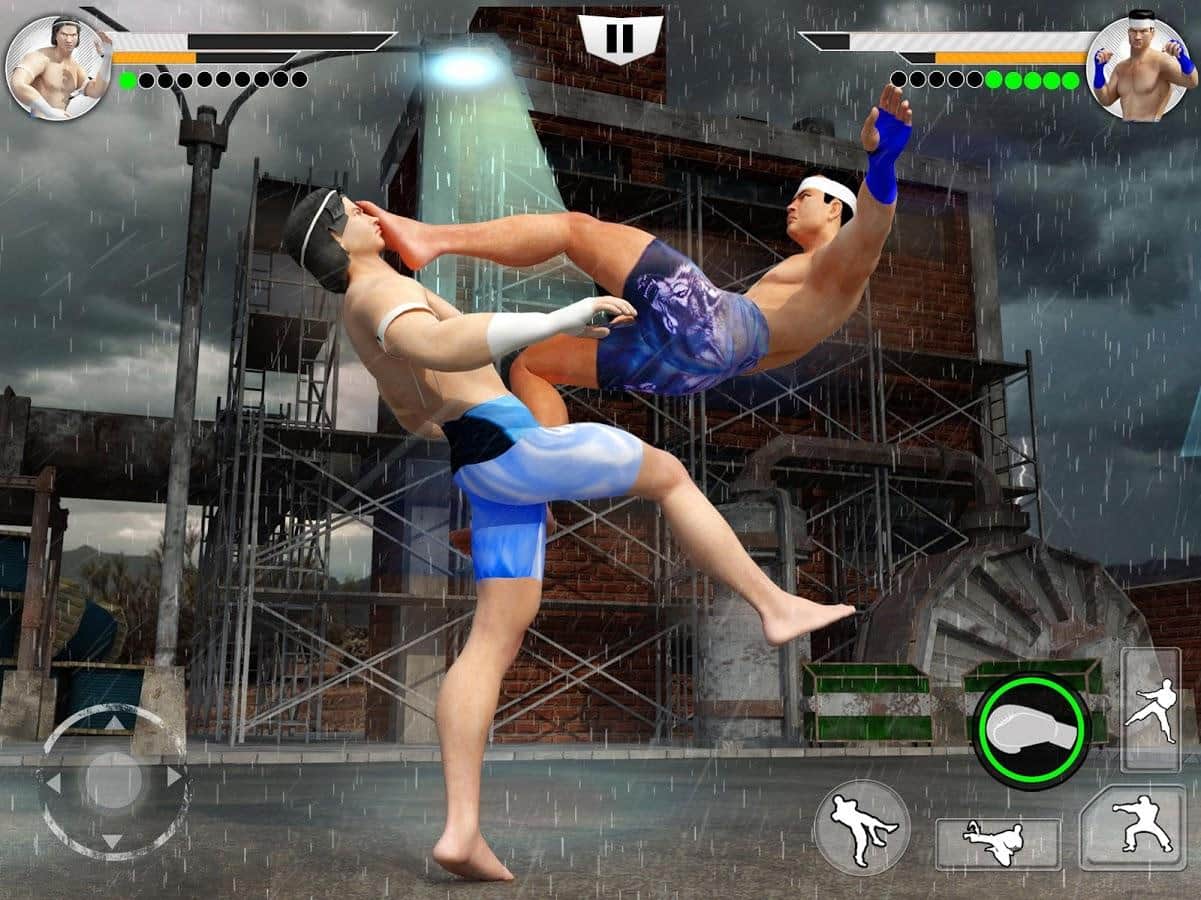Click the opponent's portrait with blue gloves
Screen dimensions: 1201x900
[x=1141, y=68]
